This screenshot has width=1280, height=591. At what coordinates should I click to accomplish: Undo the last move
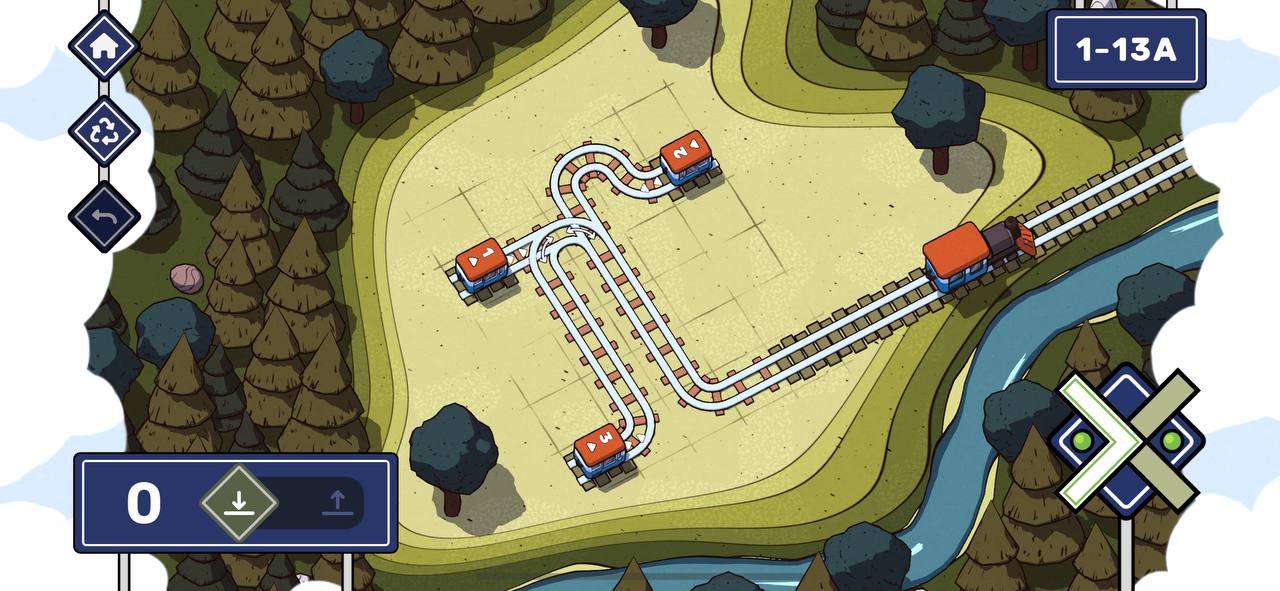[x=104, y=216]
